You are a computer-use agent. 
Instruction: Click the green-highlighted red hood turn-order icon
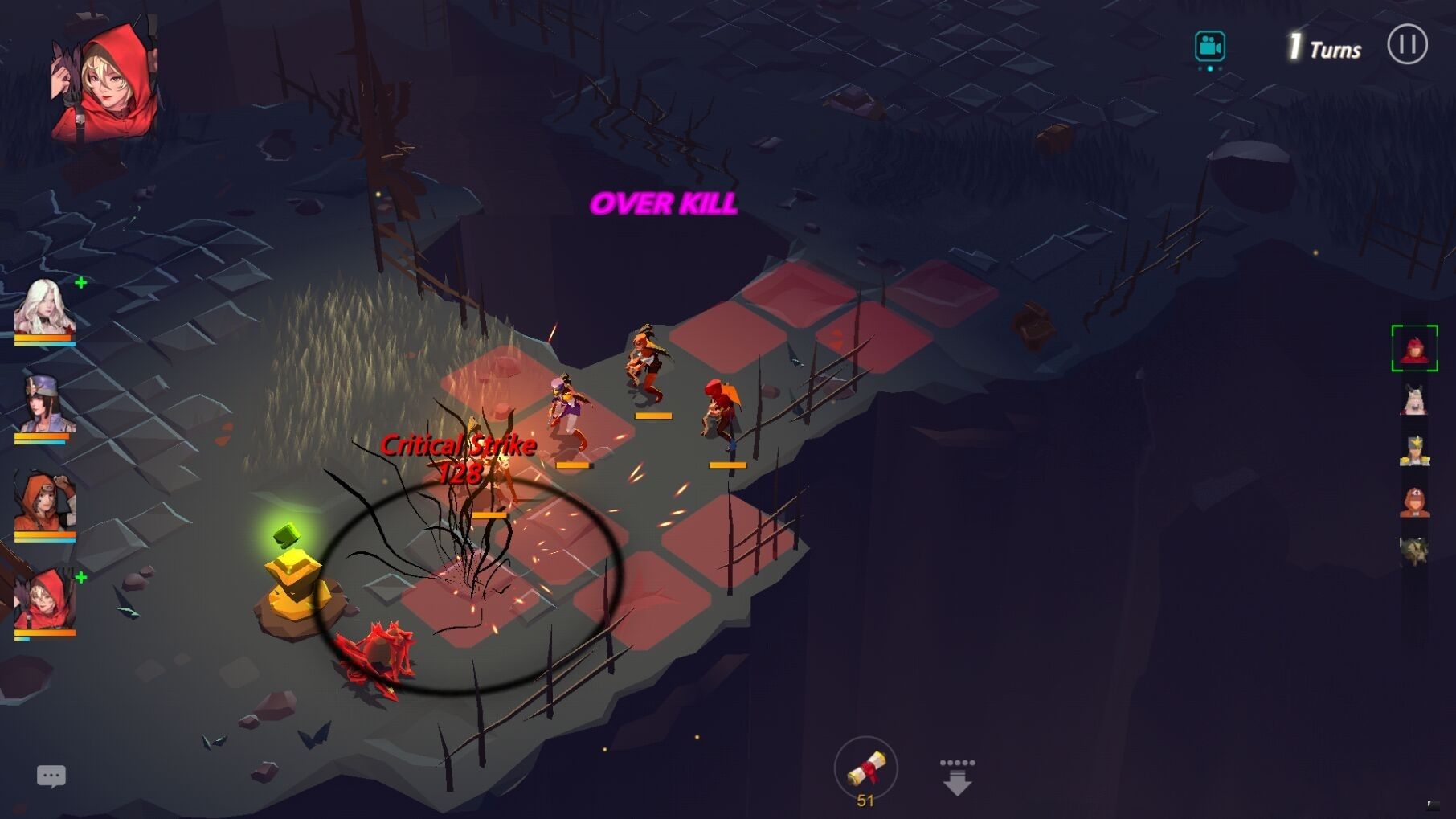pyautogui.click(x=1414, y=349)
